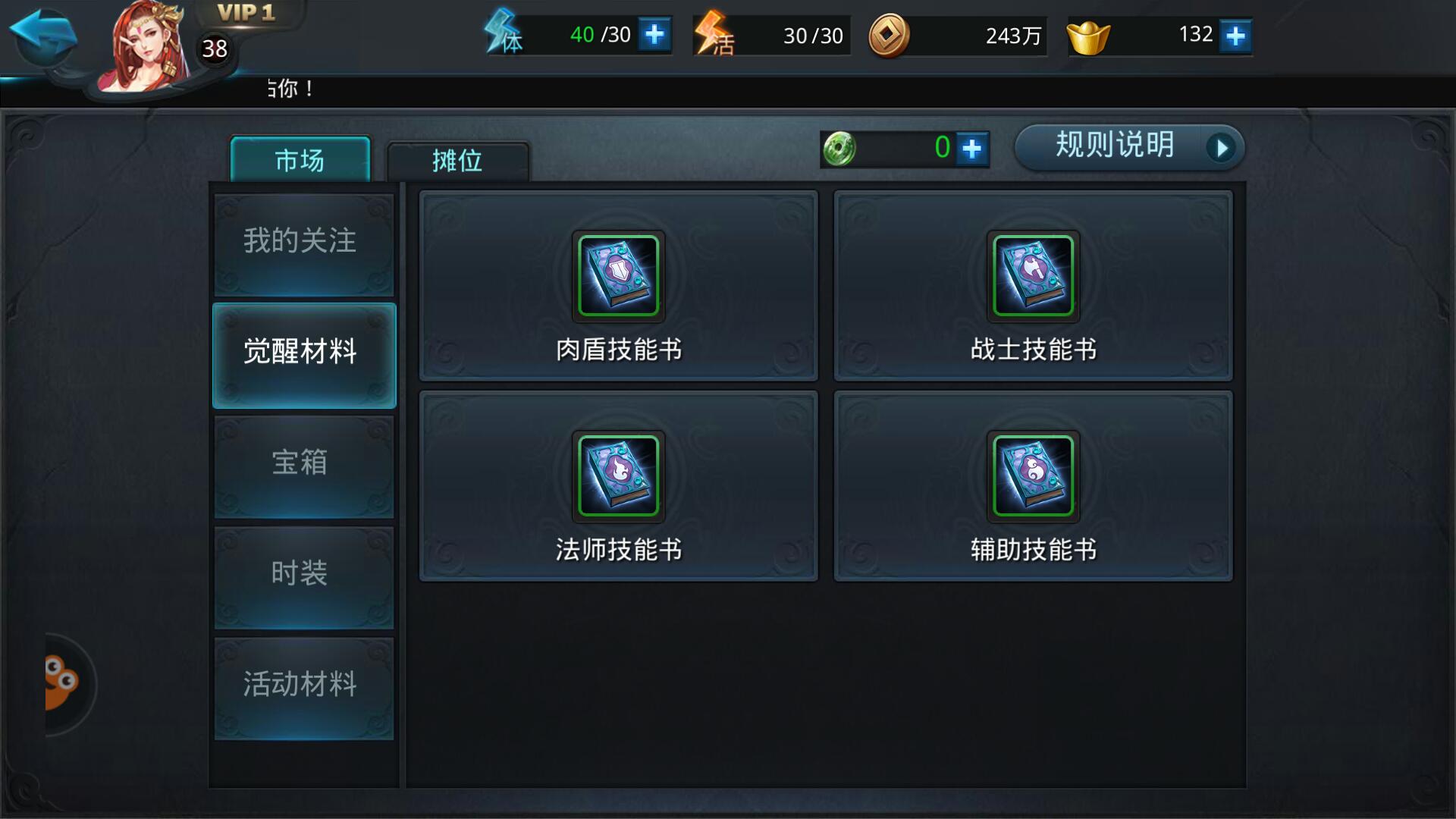Click the player avatar portrait
The image size is (1456, 819).
[x=144, y=45]
